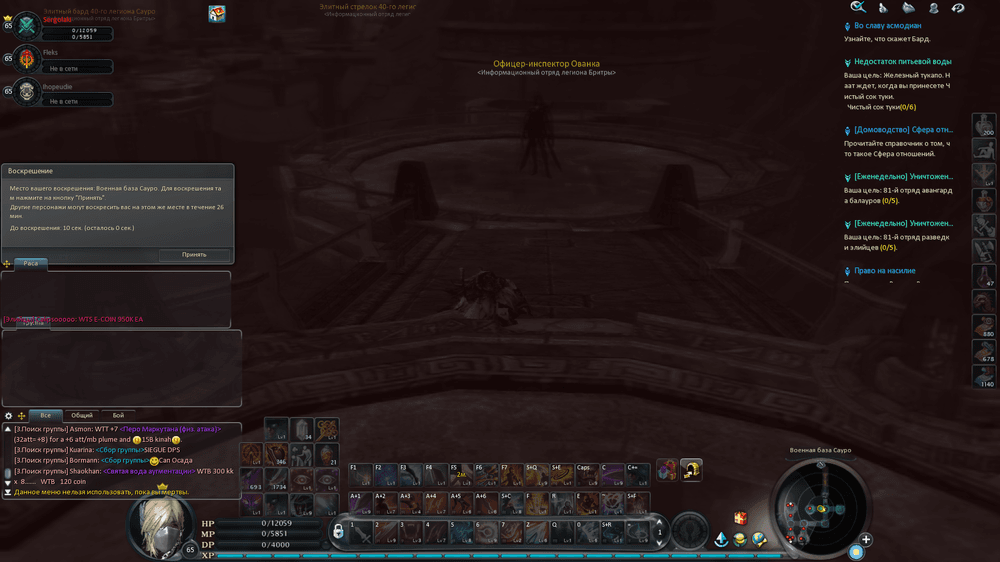Select party member Fleks frame
The image size is (1000, 562).
pyautogui.click(x=28, y=58)
